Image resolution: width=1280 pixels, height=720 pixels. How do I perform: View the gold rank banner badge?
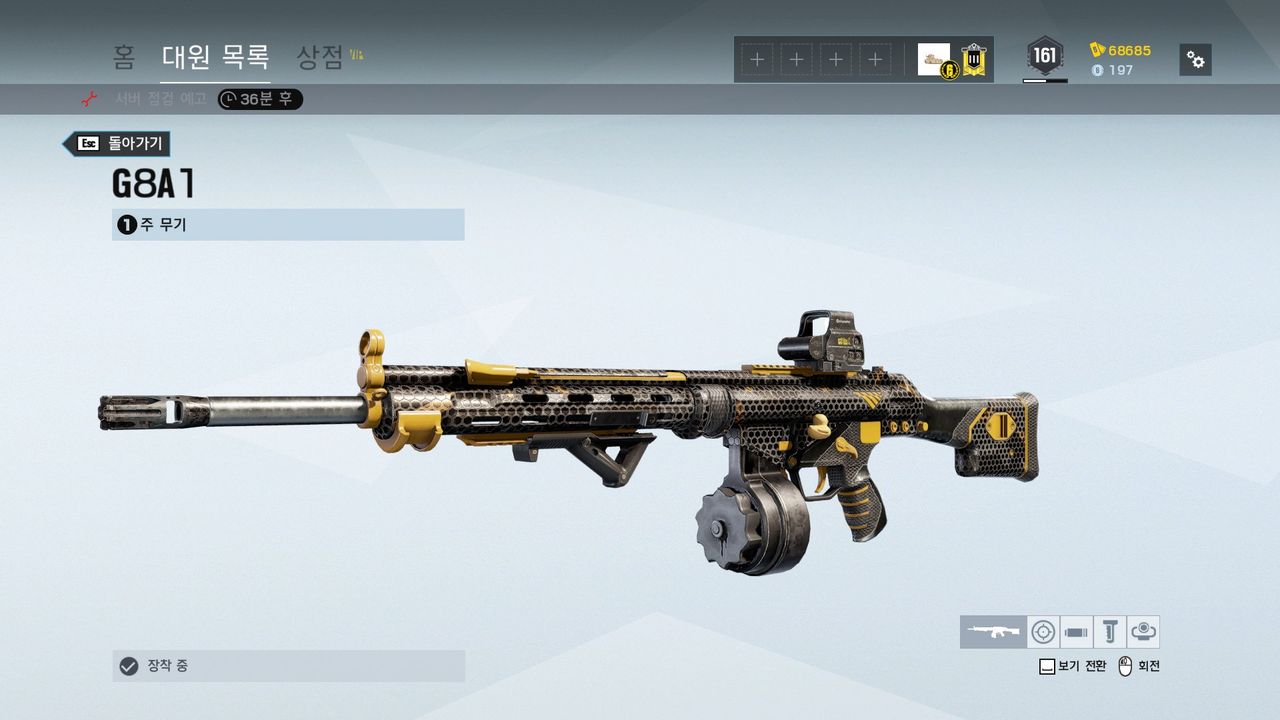(x=974, y=60)
